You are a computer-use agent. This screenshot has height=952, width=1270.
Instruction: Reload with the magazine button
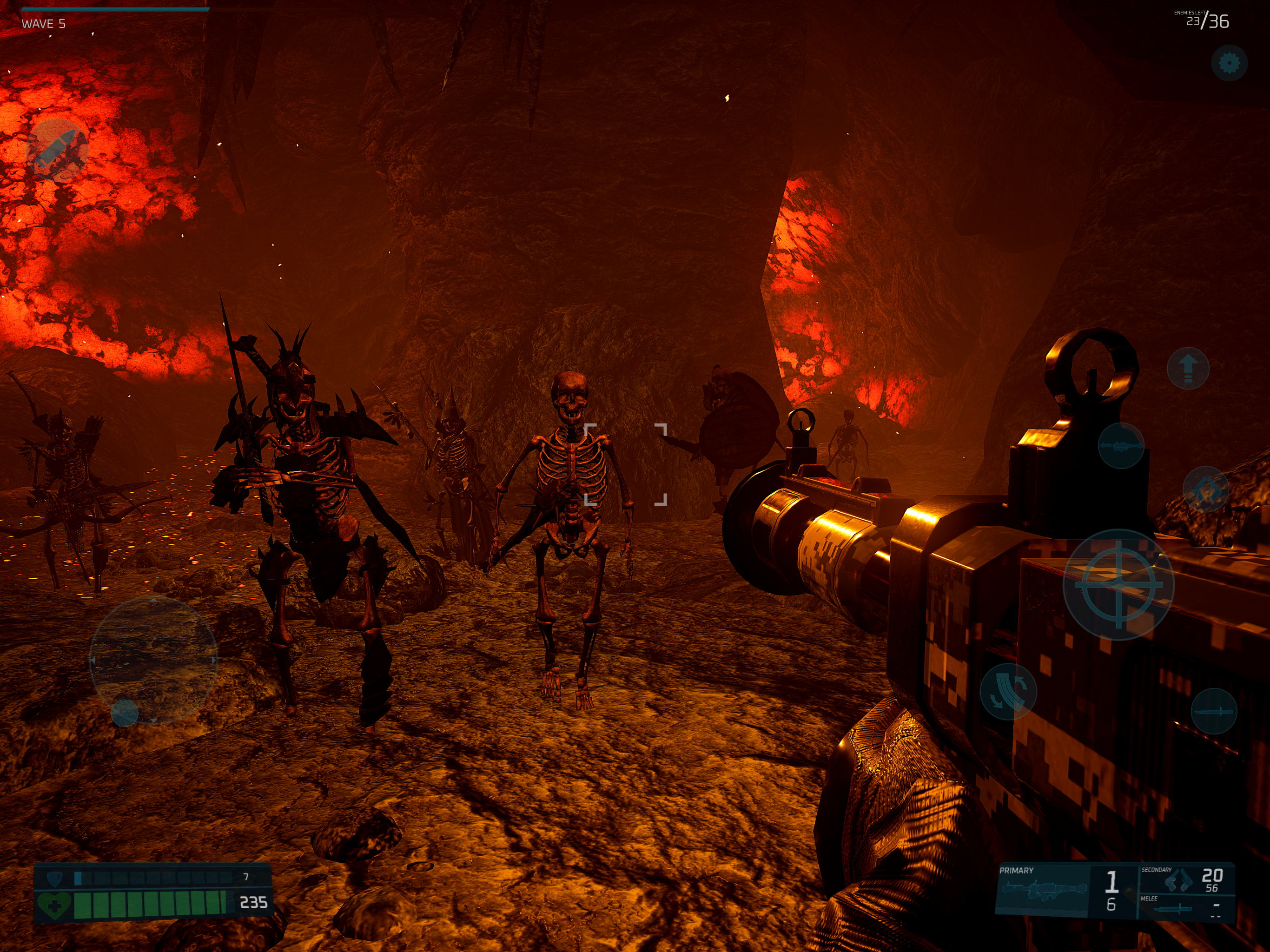1008,691
